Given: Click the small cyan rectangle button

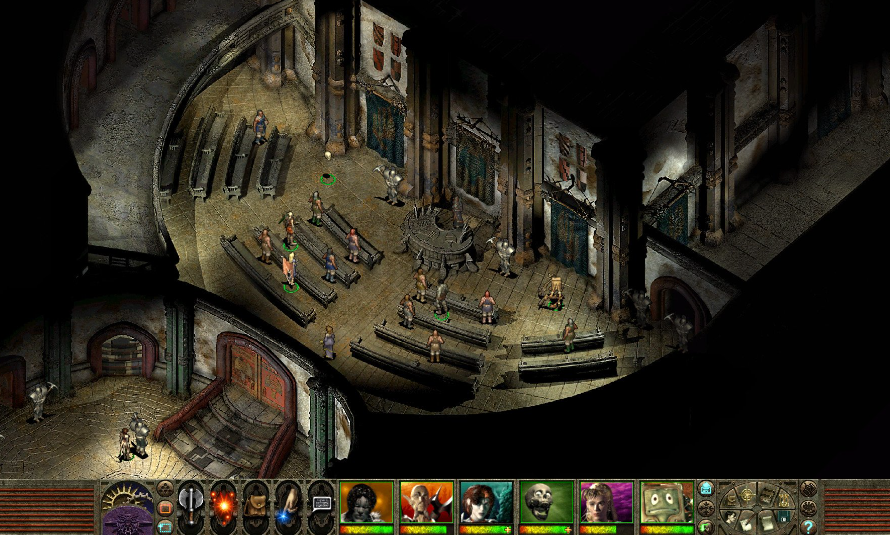Looking at the screenshot, I should (165, 526).
